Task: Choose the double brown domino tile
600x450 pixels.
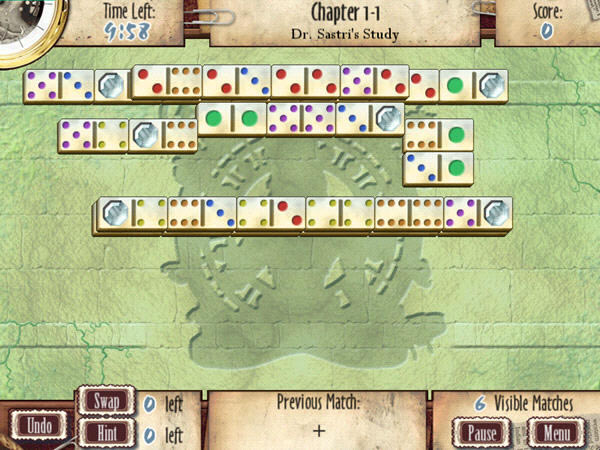Action: (409, 212)
